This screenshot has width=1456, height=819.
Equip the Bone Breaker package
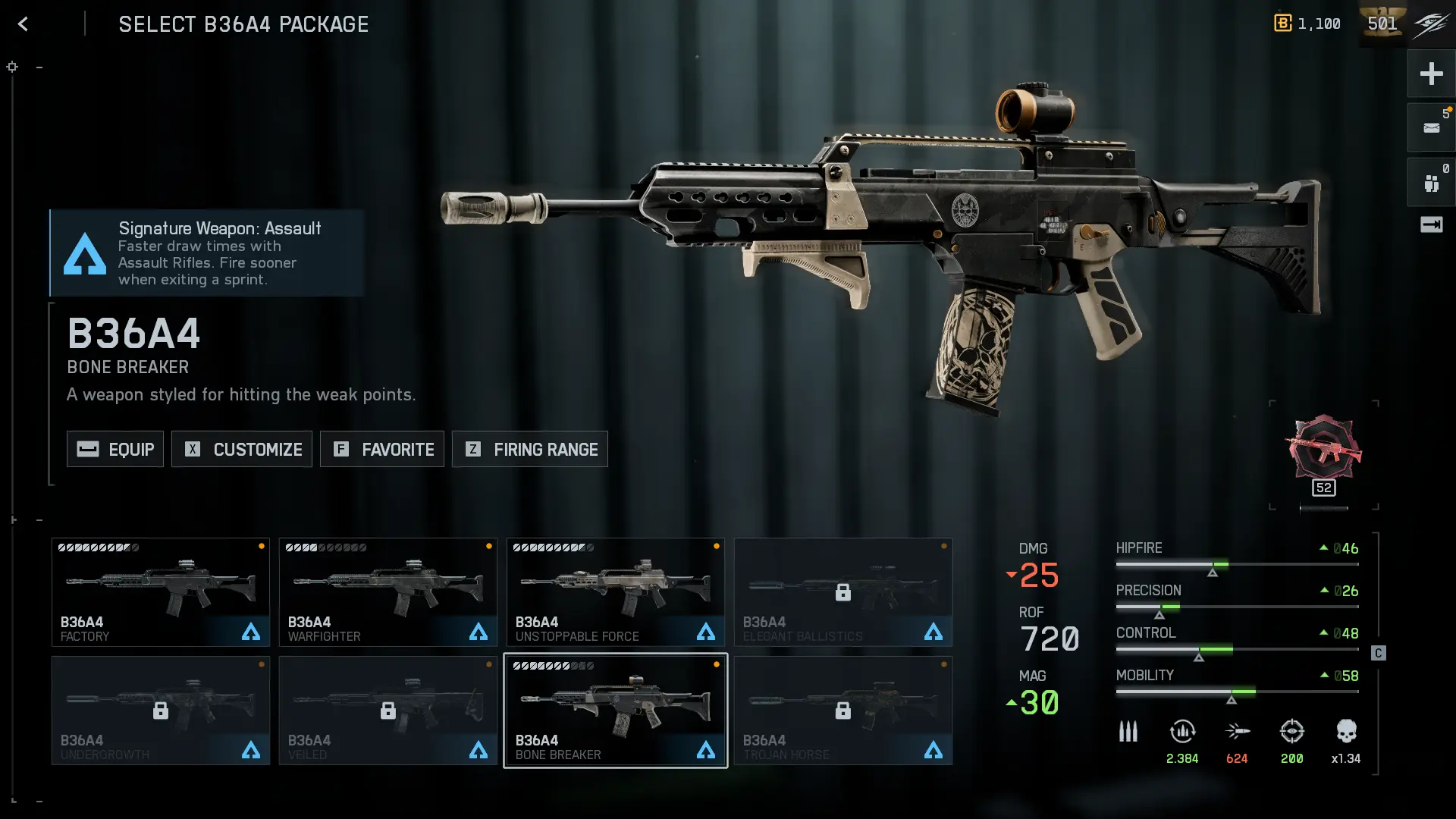click(115, 449)
